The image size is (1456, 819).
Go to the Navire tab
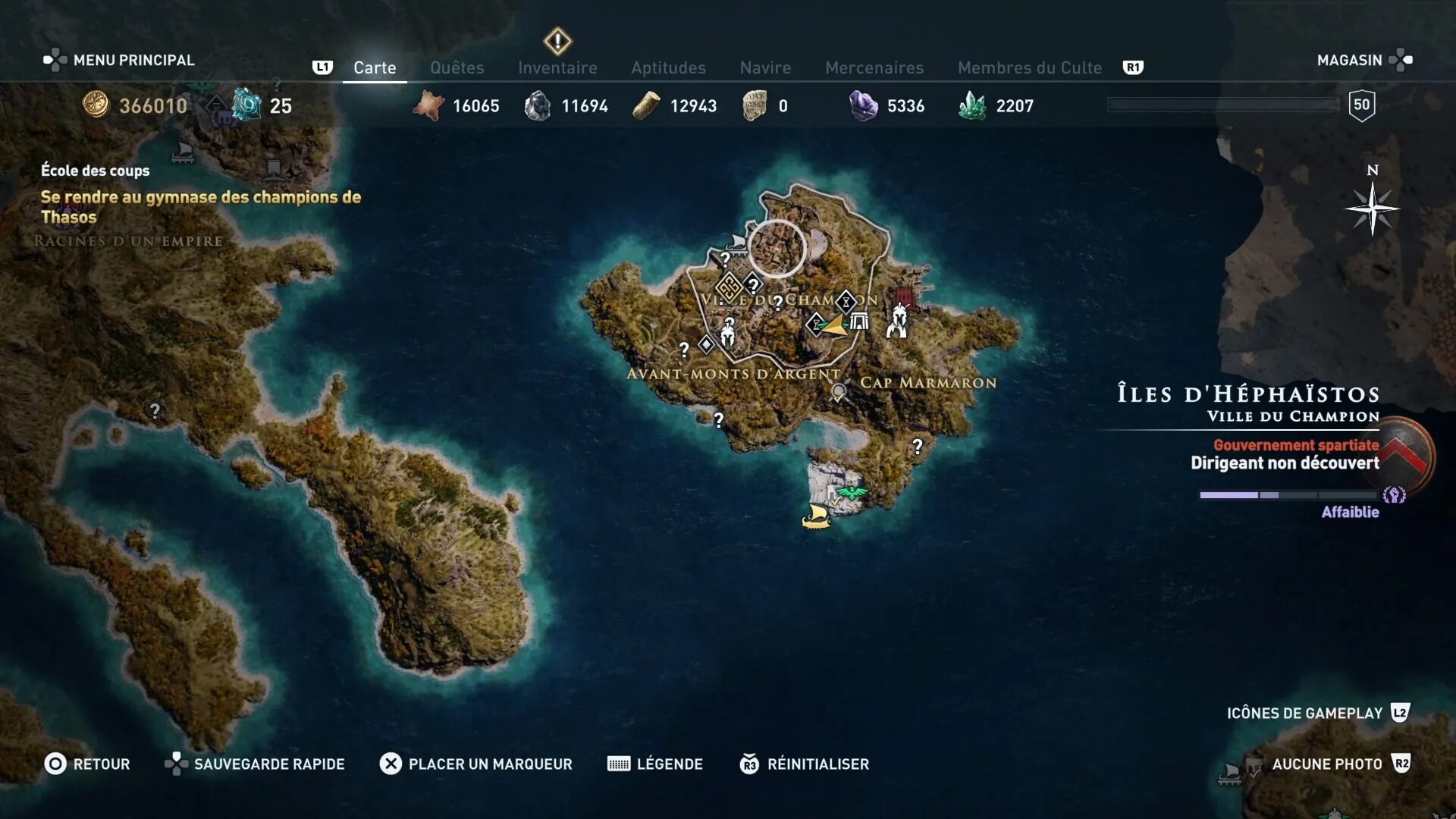[765, 67]
